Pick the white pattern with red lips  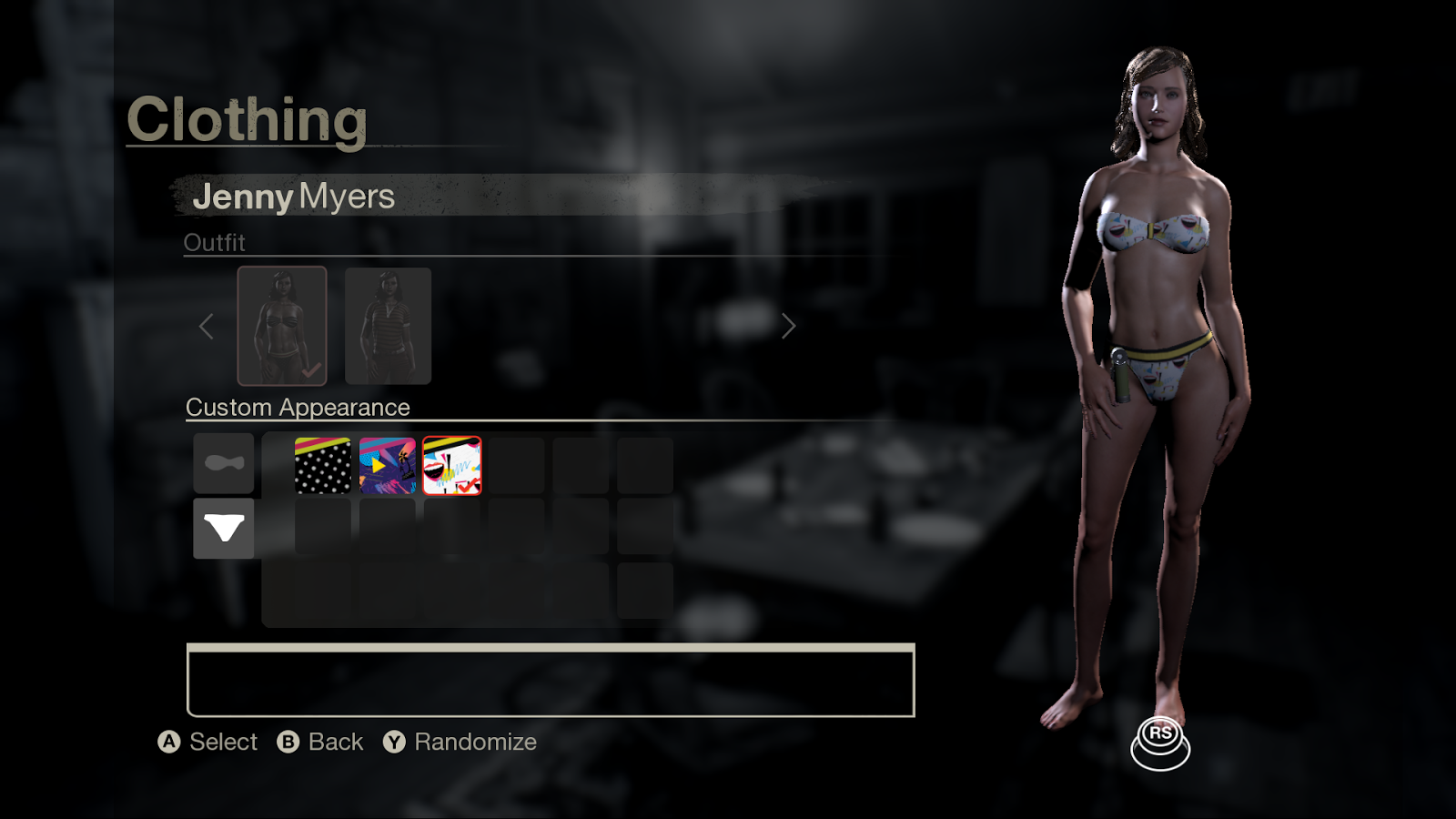coord(452,466)
